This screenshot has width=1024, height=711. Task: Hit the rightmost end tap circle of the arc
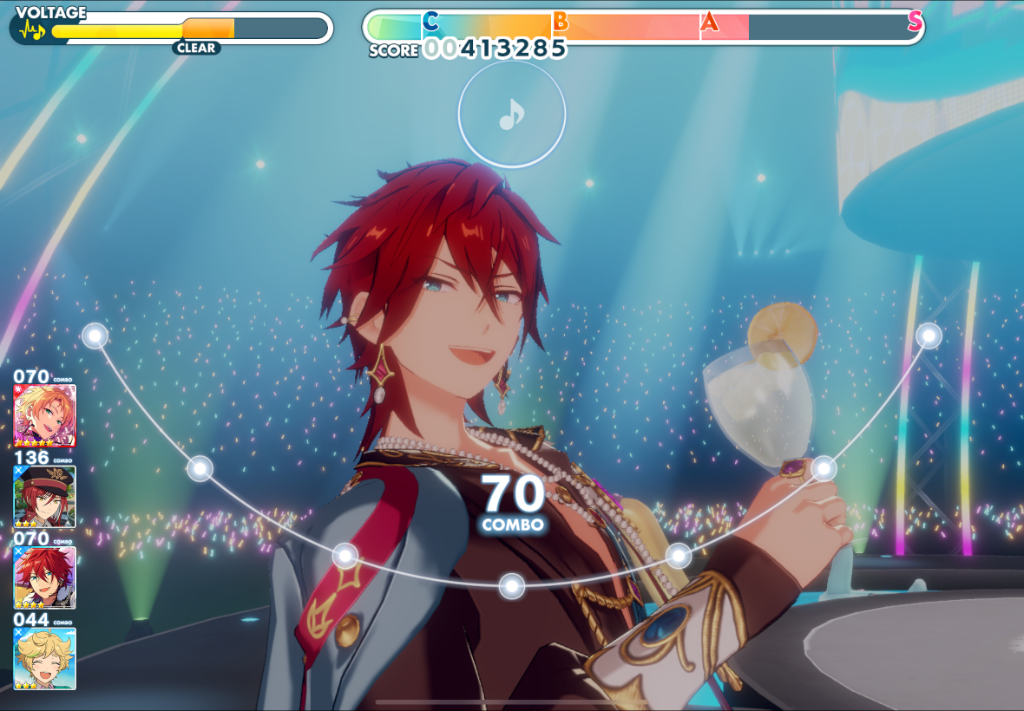point(929,336)
